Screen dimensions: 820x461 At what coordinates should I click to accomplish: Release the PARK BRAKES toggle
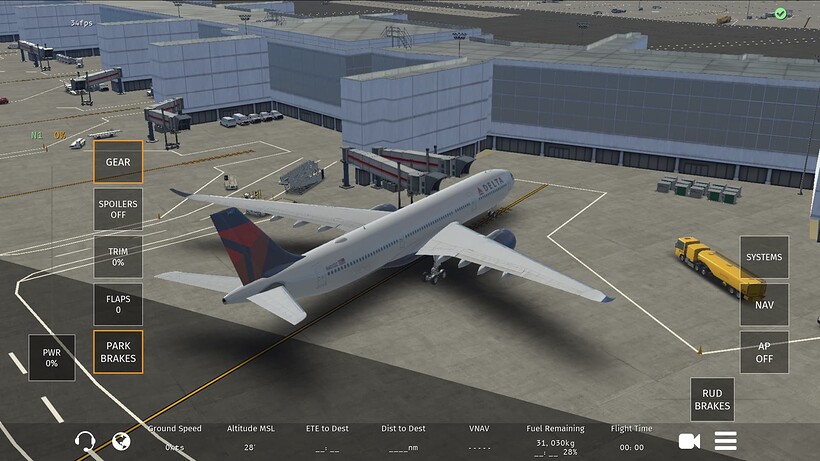[x=118, y=352]
